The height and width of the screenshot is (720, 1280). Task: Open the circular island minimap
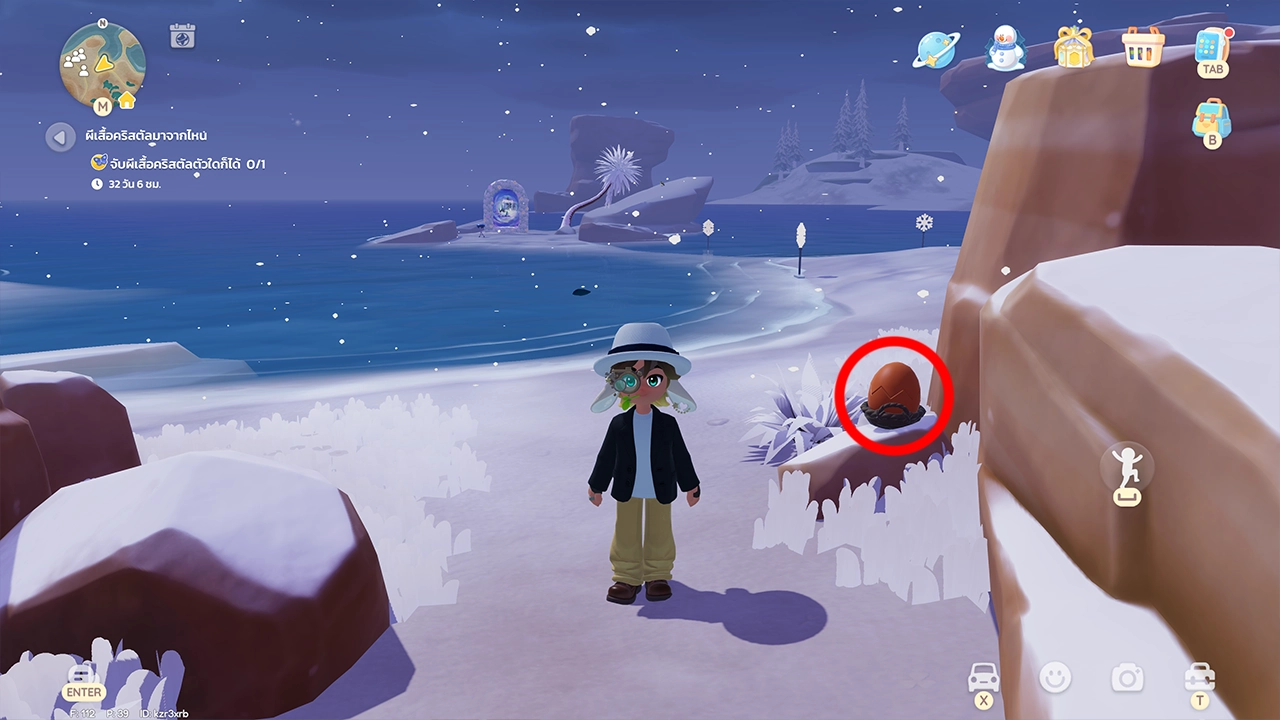[x=102, y=60]
